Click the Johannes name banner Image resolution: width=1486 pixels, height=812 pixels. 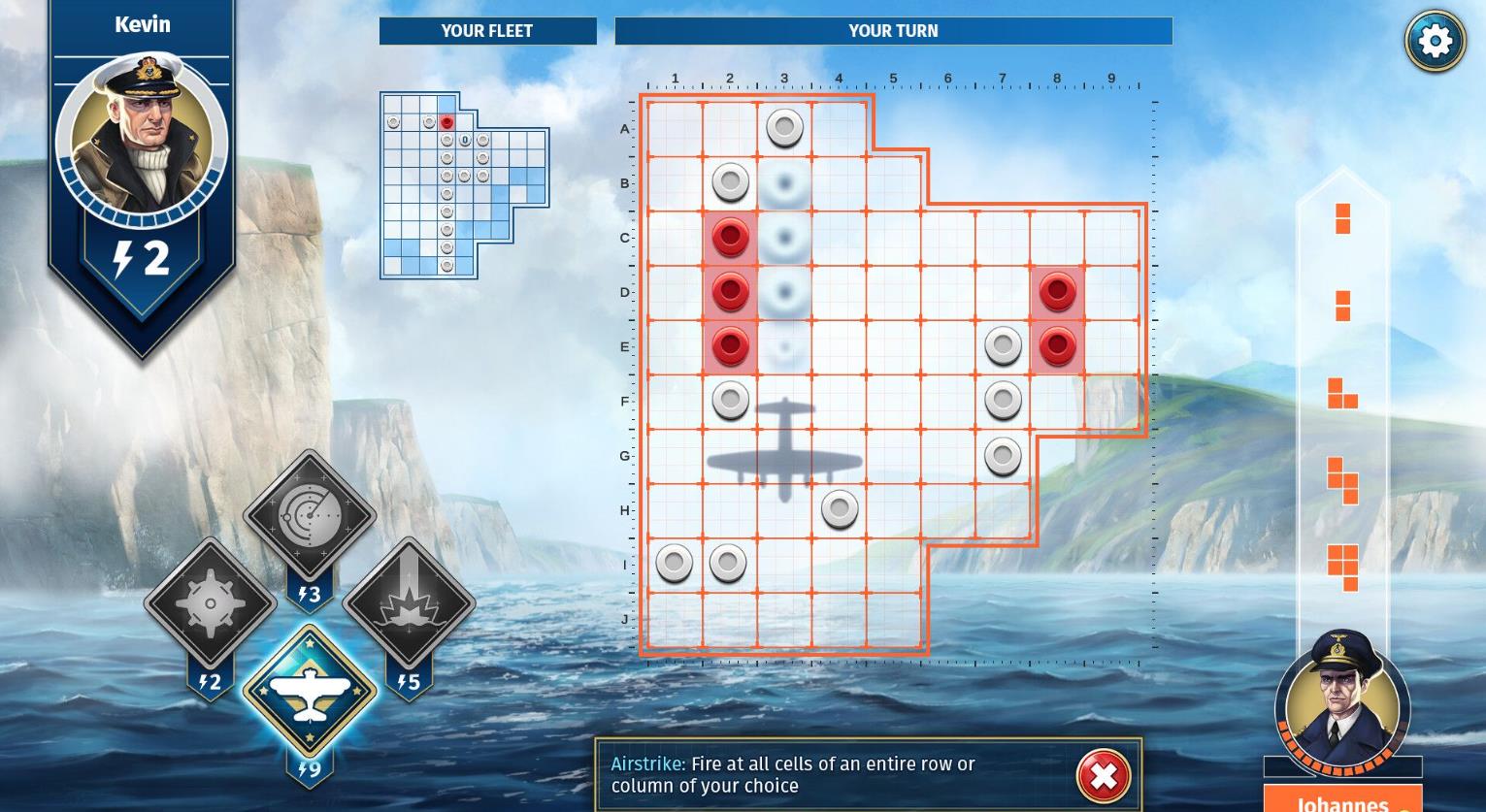(x=1343, y=801)
